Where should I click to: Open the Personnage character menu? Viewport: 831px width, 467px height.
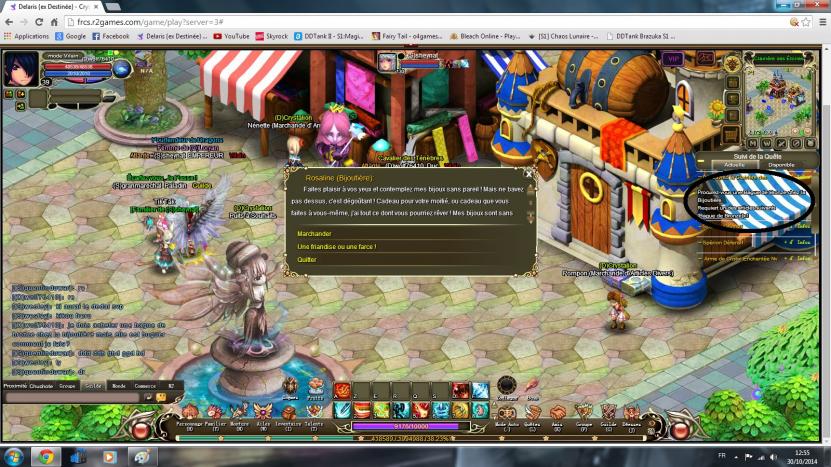click(189, 414)
